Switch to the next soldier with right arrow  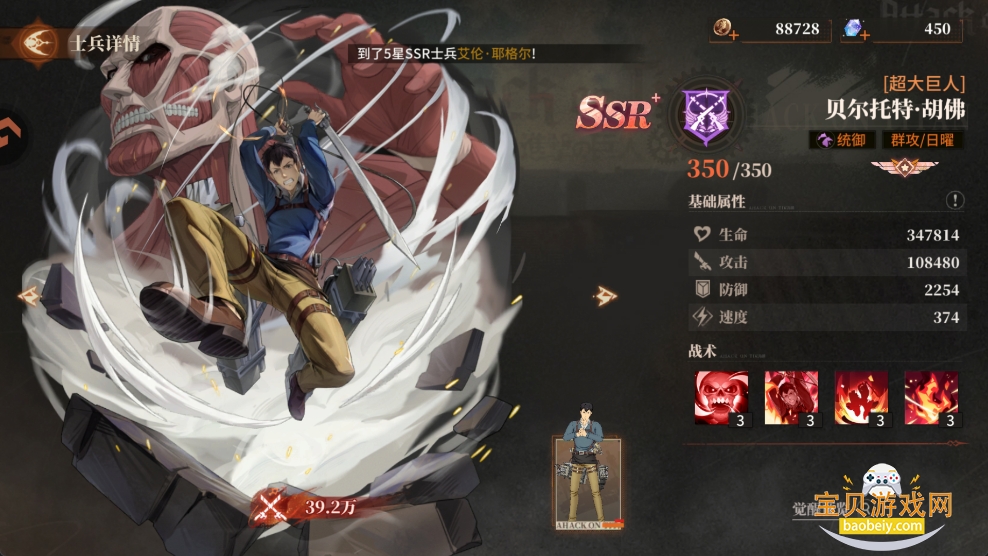(606, 294)
